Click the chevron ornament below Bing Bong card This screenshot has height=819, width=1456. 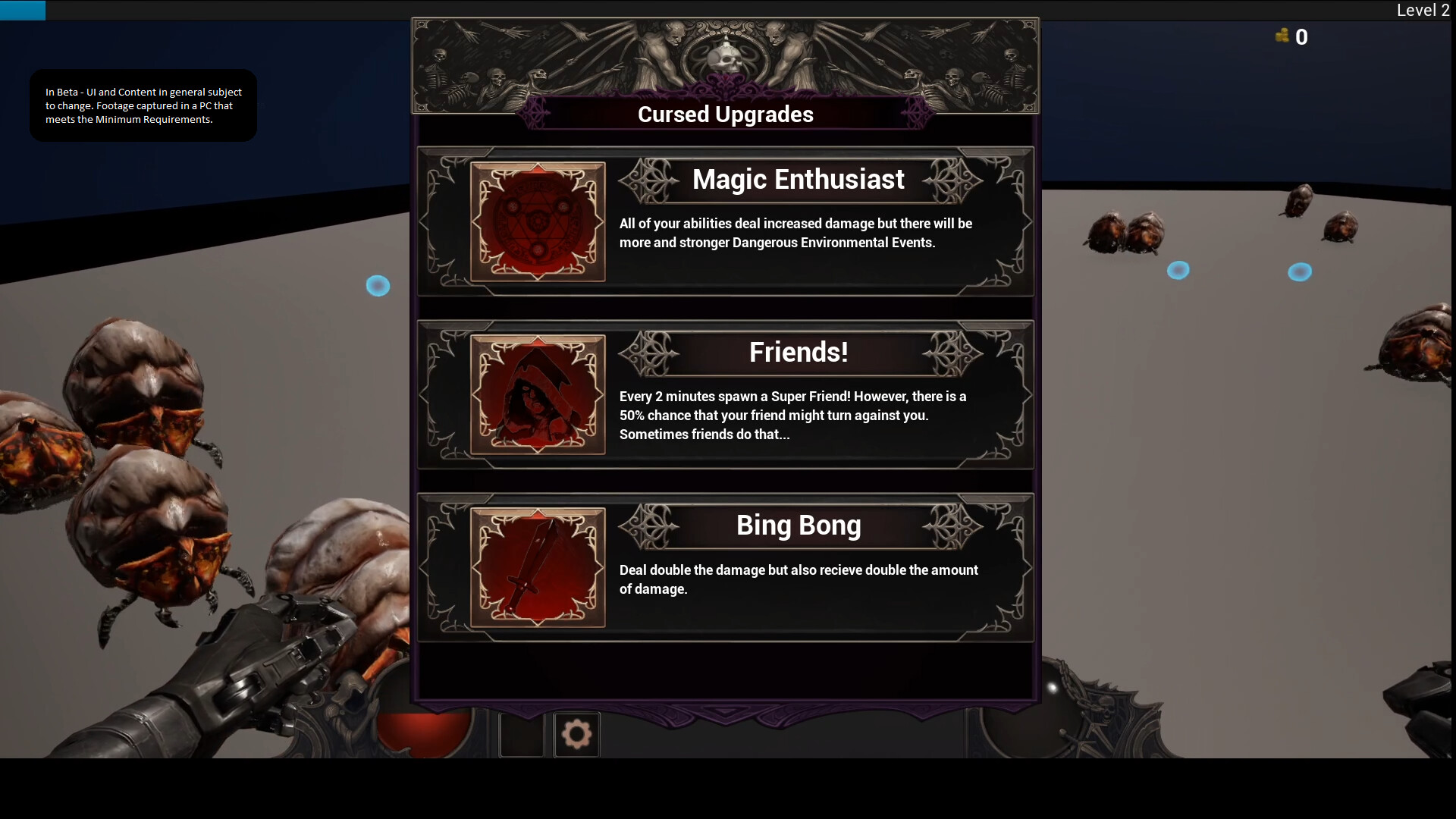(x=725, y=711)
